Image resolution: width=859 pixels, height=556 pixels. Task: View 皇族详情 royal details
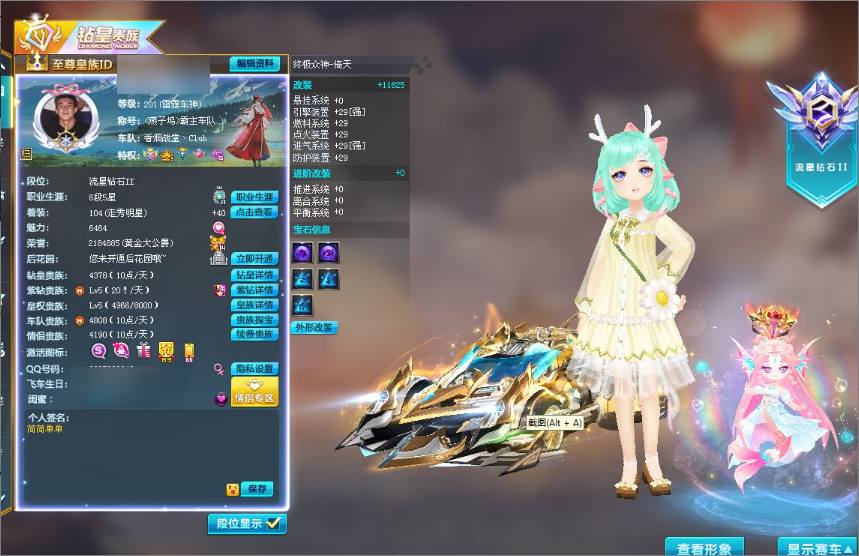[255, 304]
